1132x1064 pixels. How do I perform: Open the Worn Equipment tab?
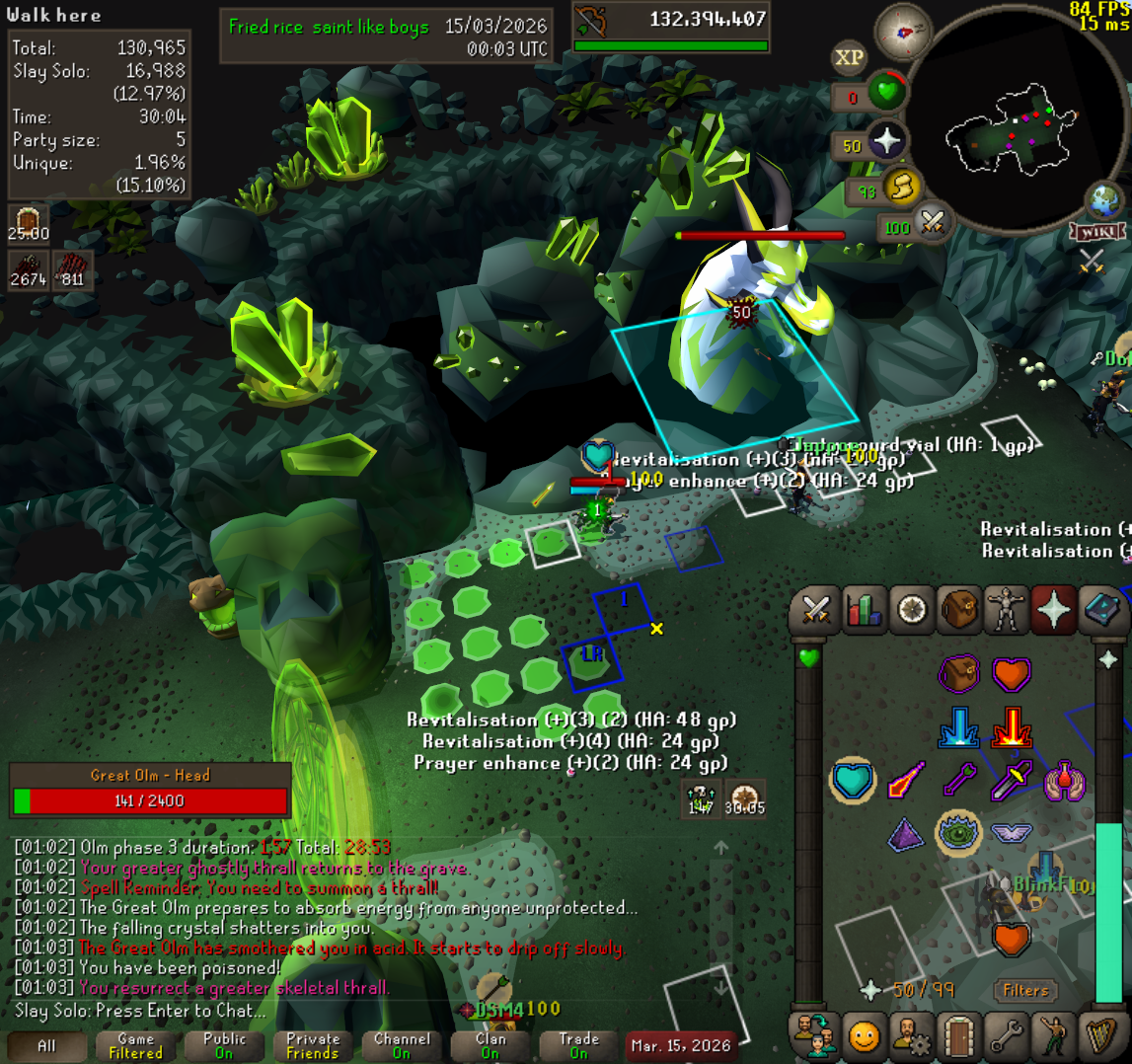(x=1006, y=610)
